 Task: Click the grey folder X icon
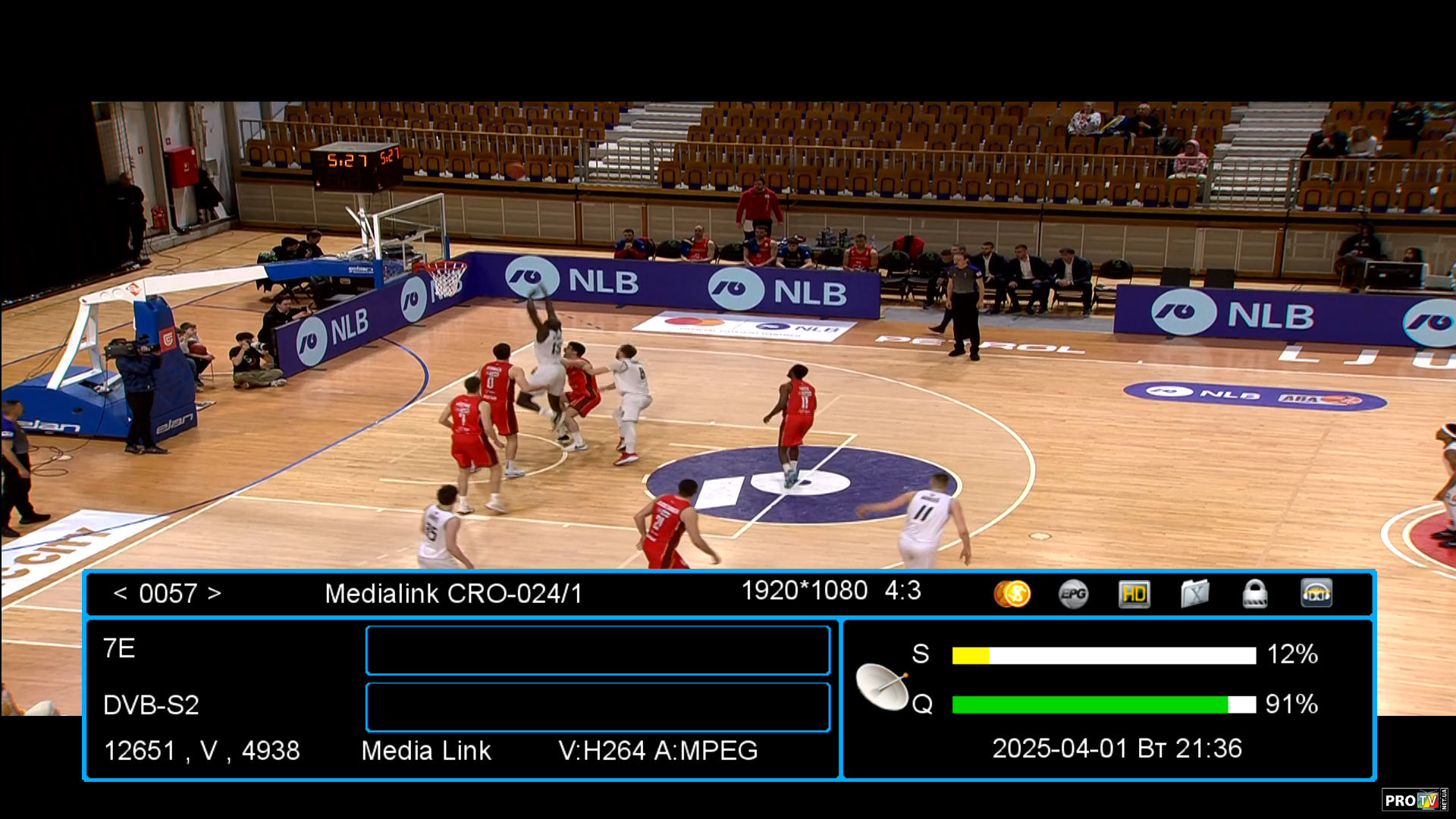(1194, 594)
